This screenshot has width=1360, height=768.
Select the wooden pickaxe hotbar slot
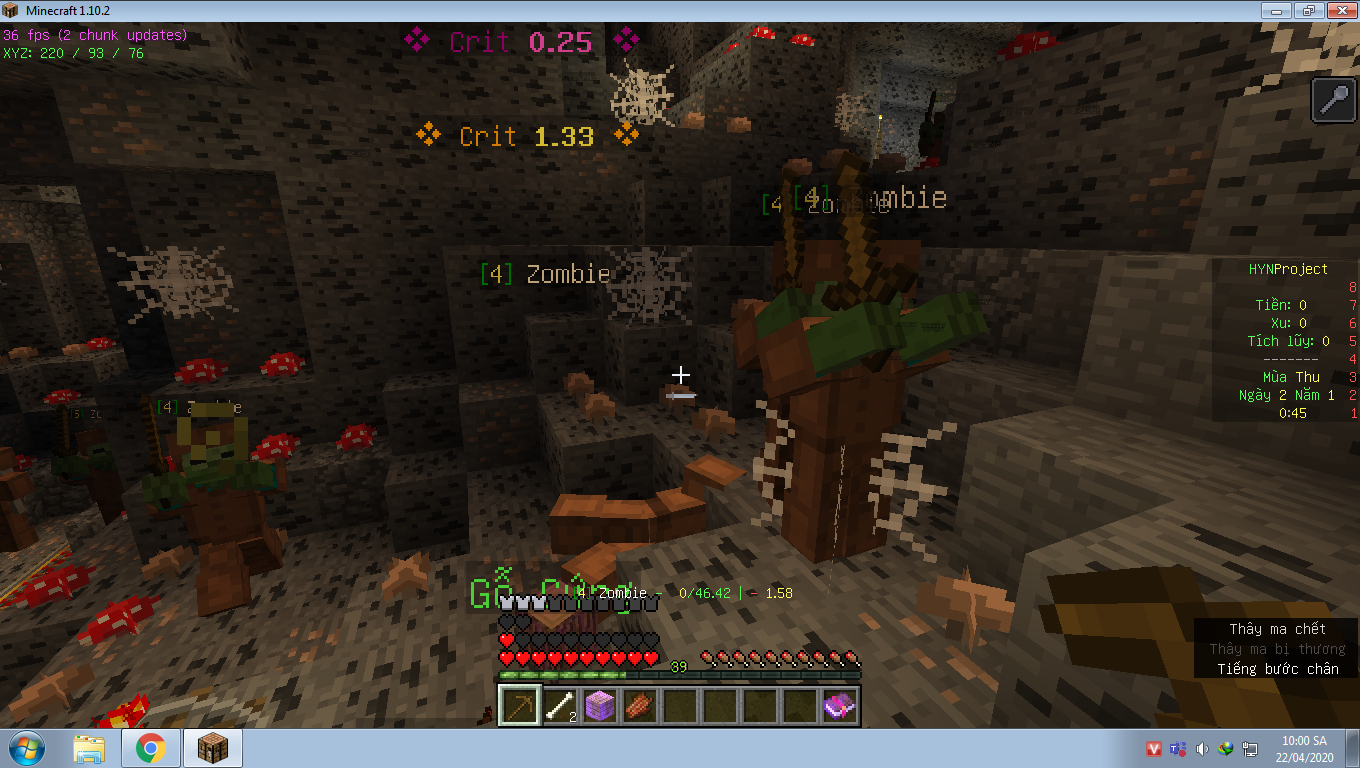520,706
